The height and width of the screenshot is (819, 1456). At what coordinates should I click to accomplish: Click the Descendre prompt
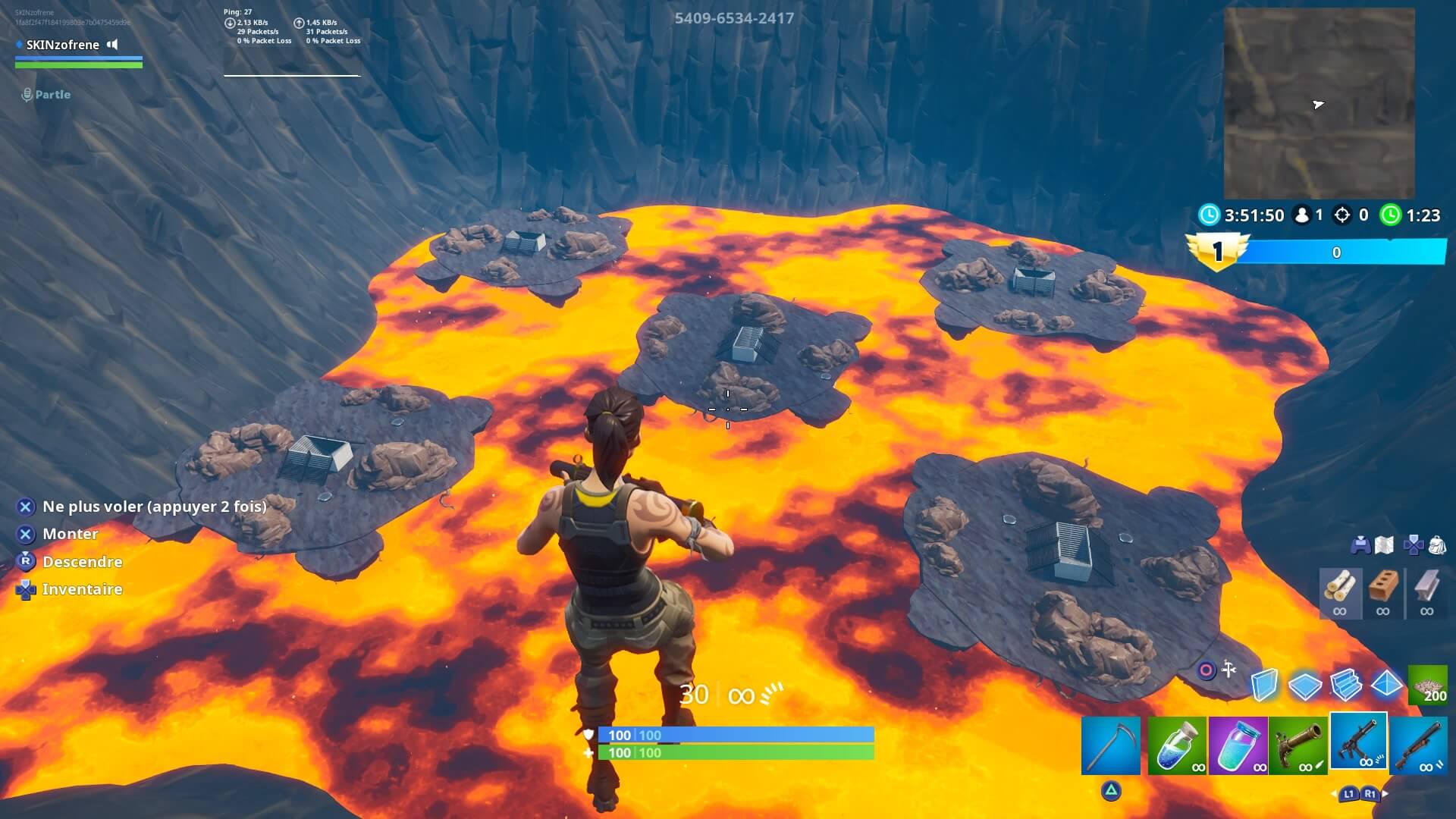click(82, 562)
